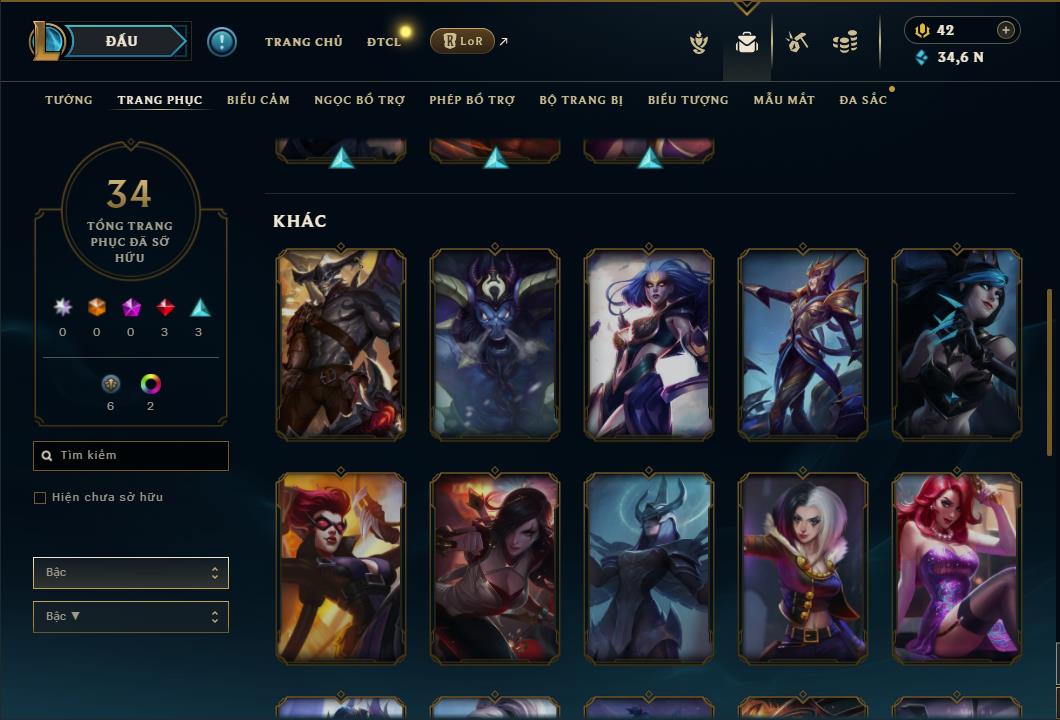Click the Tìm kiếm search field
Image resolution: width=1060 pixels, height=720 pixels.
[131, 456]
